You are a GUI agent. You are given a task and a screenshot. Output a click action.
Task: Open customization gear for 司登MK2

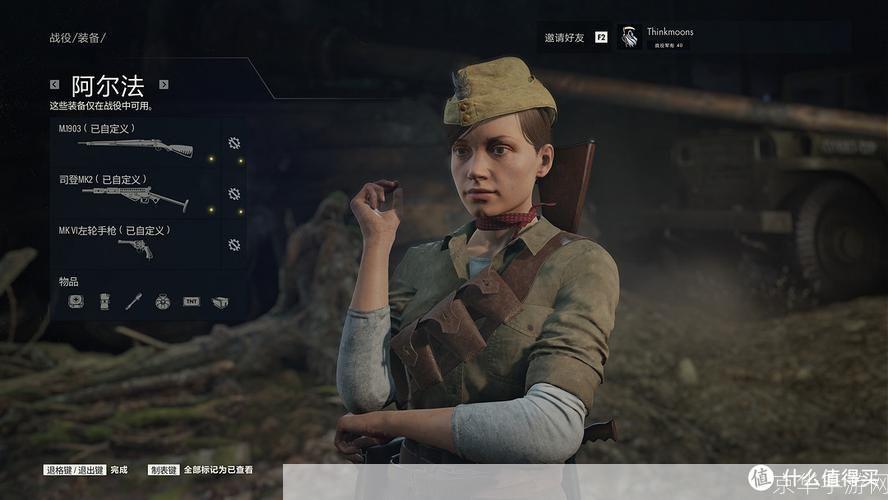coord(234,194)
